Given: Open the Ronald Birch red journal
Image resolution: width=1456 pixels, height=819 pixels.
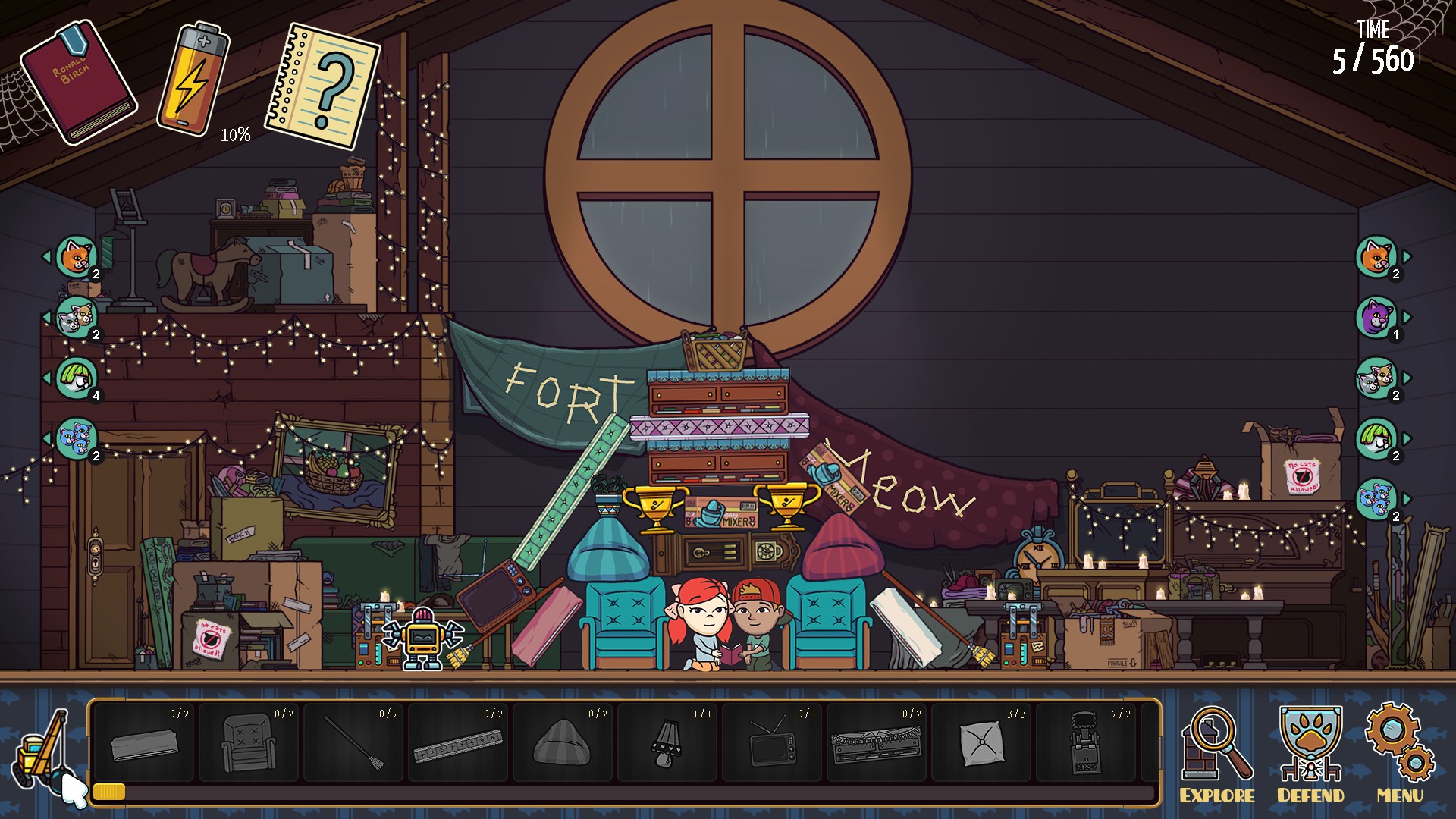Looking at the screenshot, I should coord(78,83).
